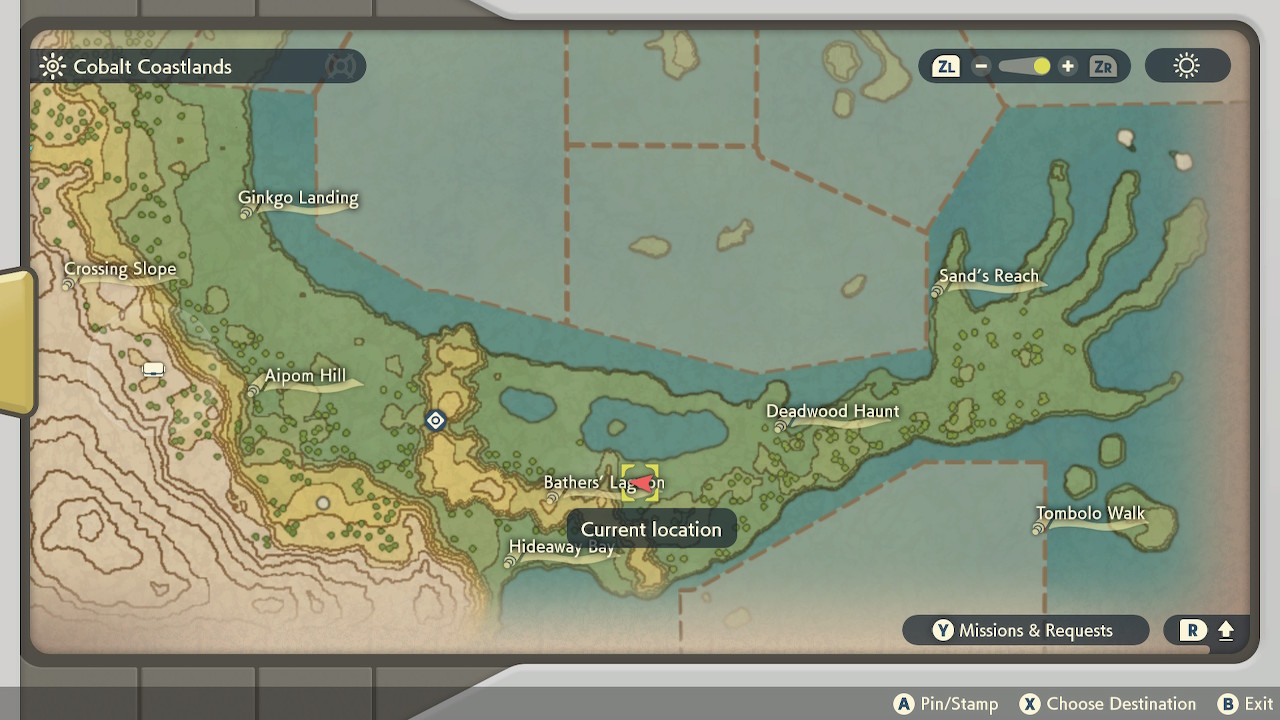Click the diamond waypoint marker on the map
Screen dimensions: 1280x720
435,420
